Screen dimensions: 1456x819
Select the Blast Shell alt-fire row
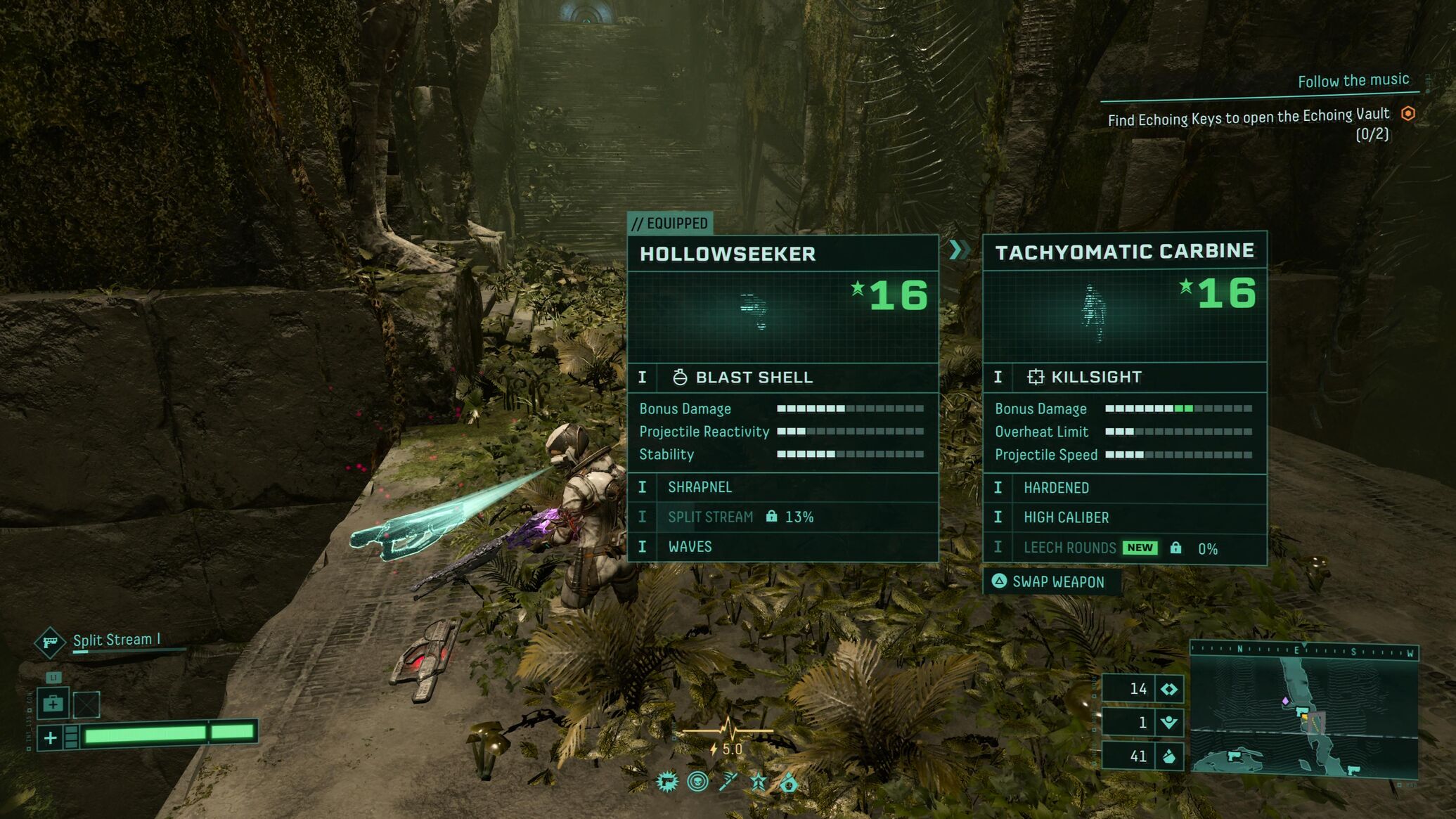[x=782, y=378]
